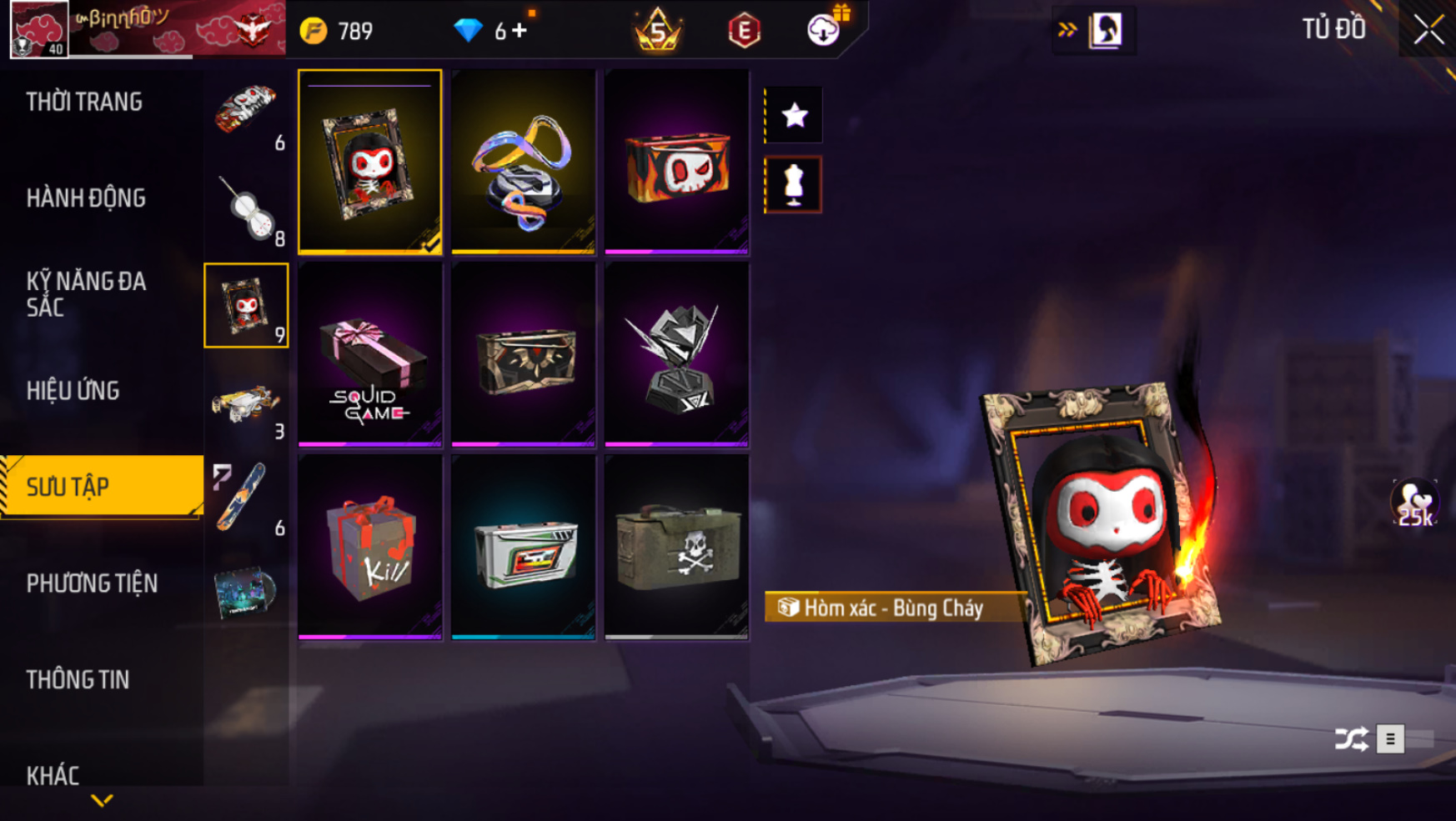Image resolution: width=1456 pixels, height=821 pixels.
Task: Select the infinity ribbon trophy item
Action: [523, 163]
